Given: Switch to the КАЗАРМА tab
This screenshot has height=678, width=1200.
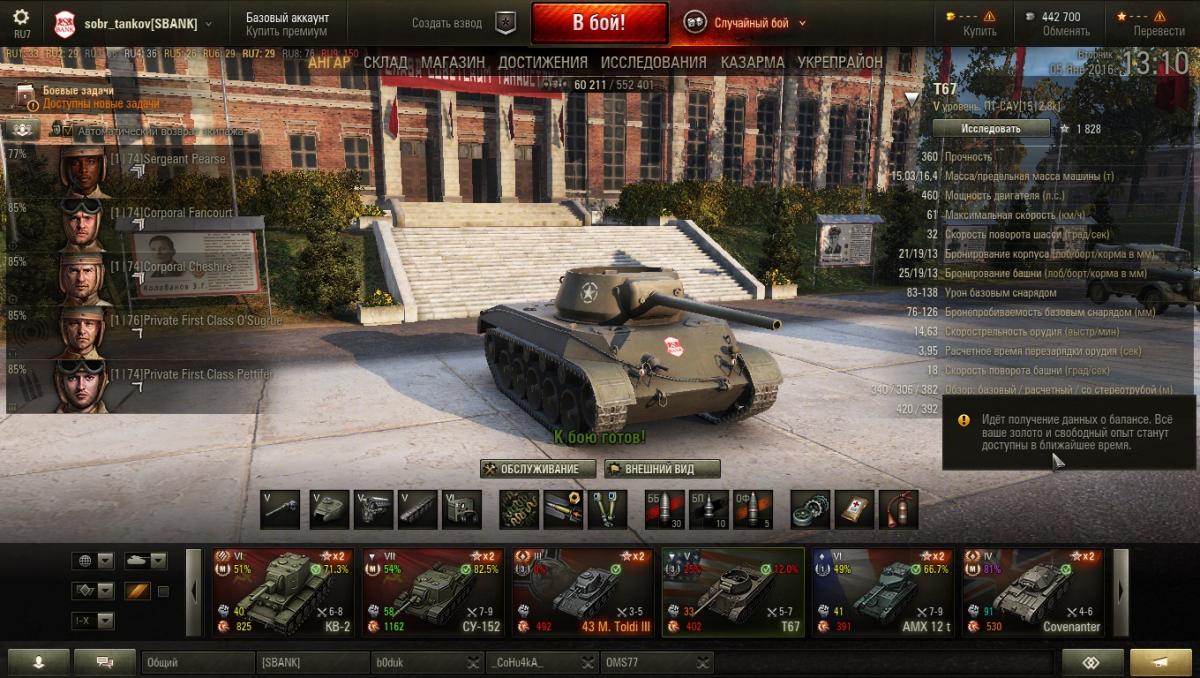Looking at the screenshot, I should point(752,62).
